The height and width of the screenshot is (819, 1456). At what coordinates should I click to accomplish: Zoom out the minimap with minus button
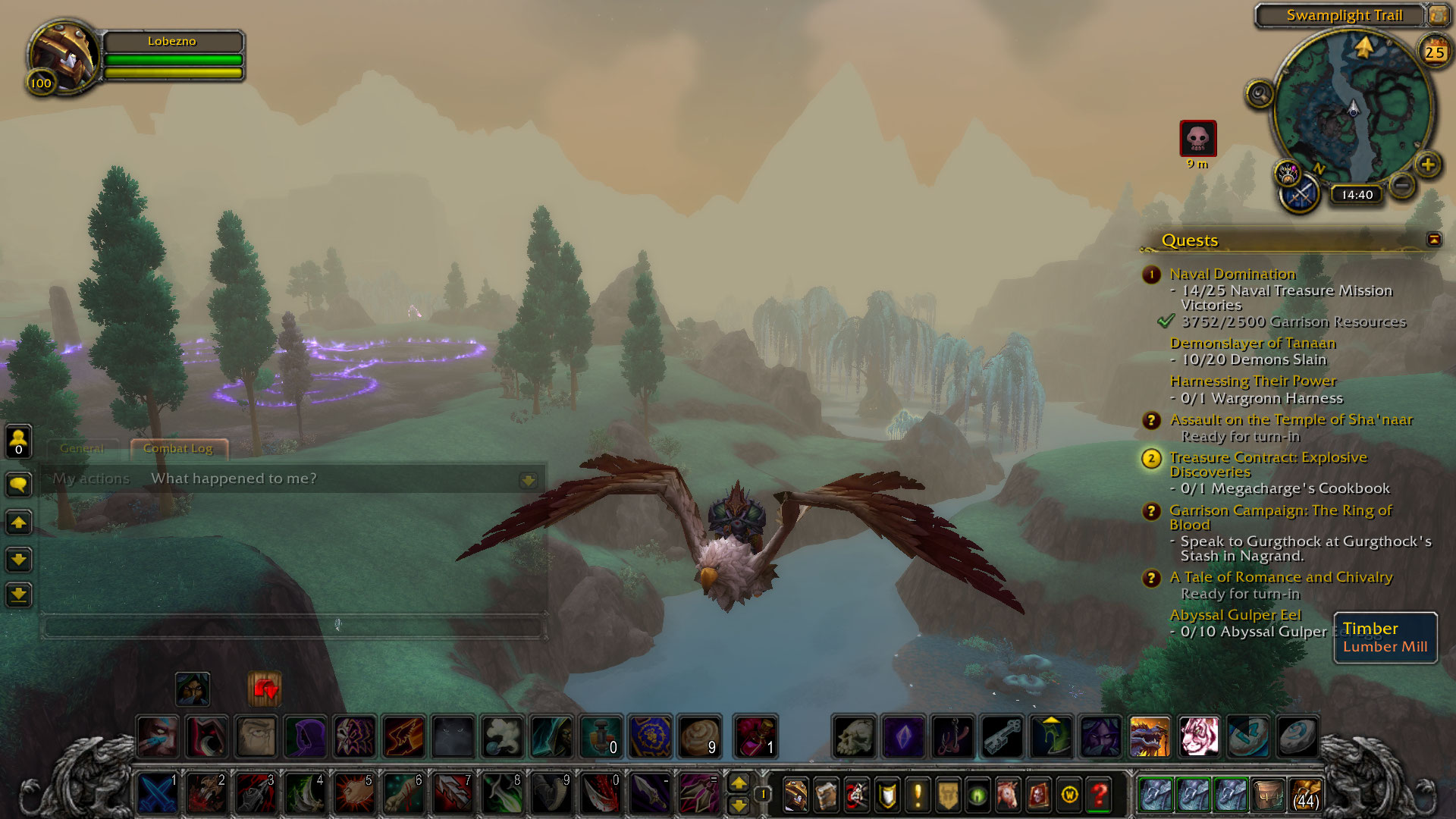pos(1402,184)
